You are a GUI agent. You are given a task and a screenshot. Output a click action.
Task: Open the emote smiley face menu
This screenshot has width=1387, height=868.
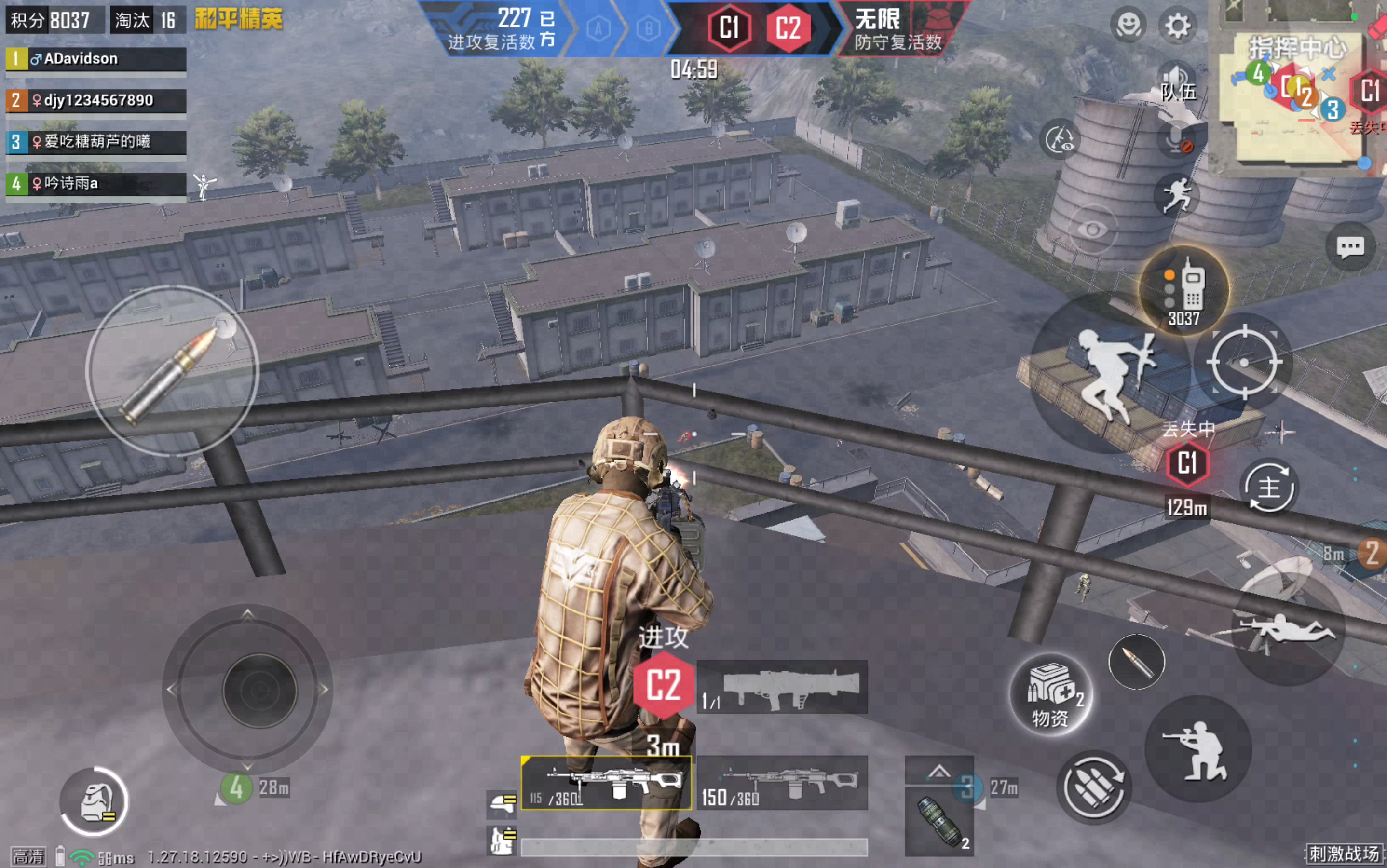(x=1128, y=26)
